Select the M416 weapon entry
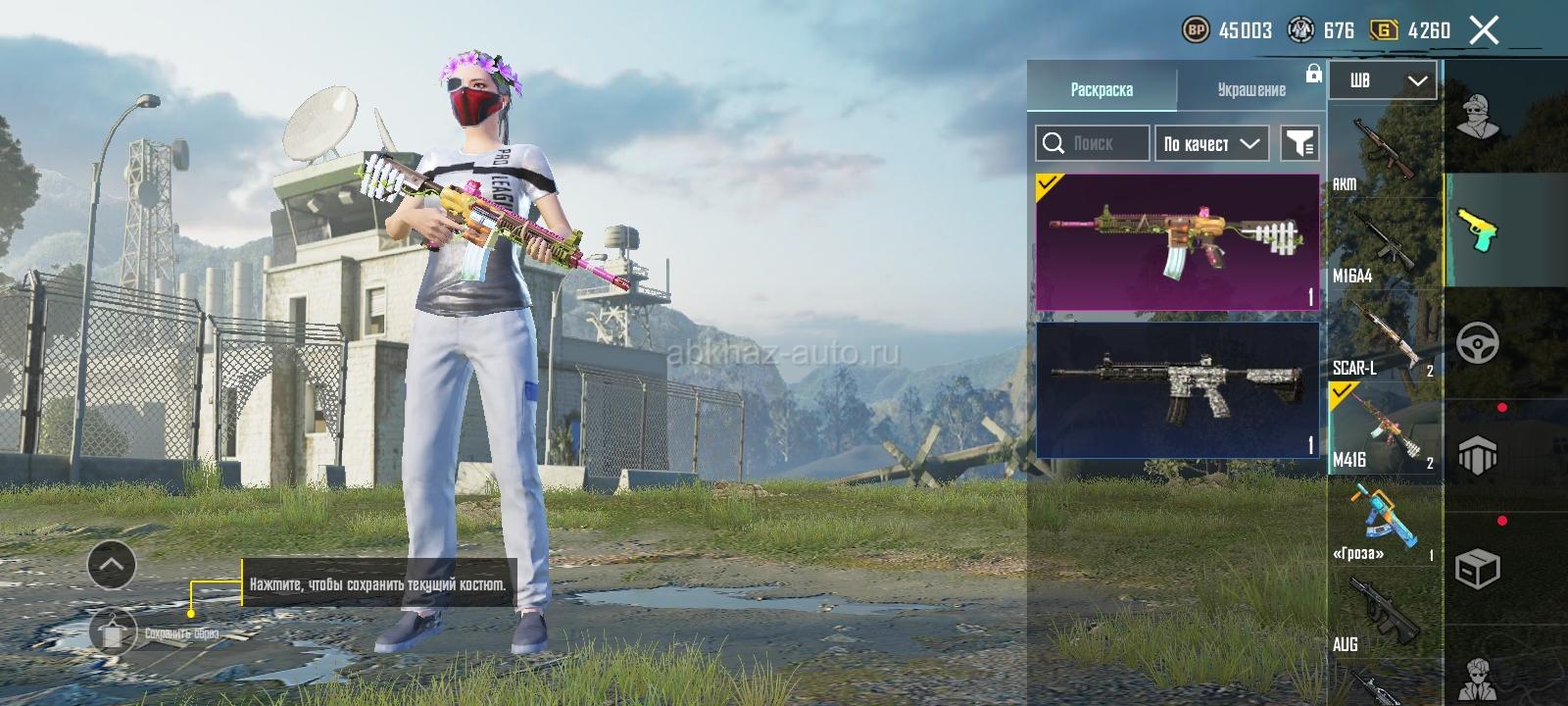This screenshot has height=706, width=1568. tap(1384, 429)
